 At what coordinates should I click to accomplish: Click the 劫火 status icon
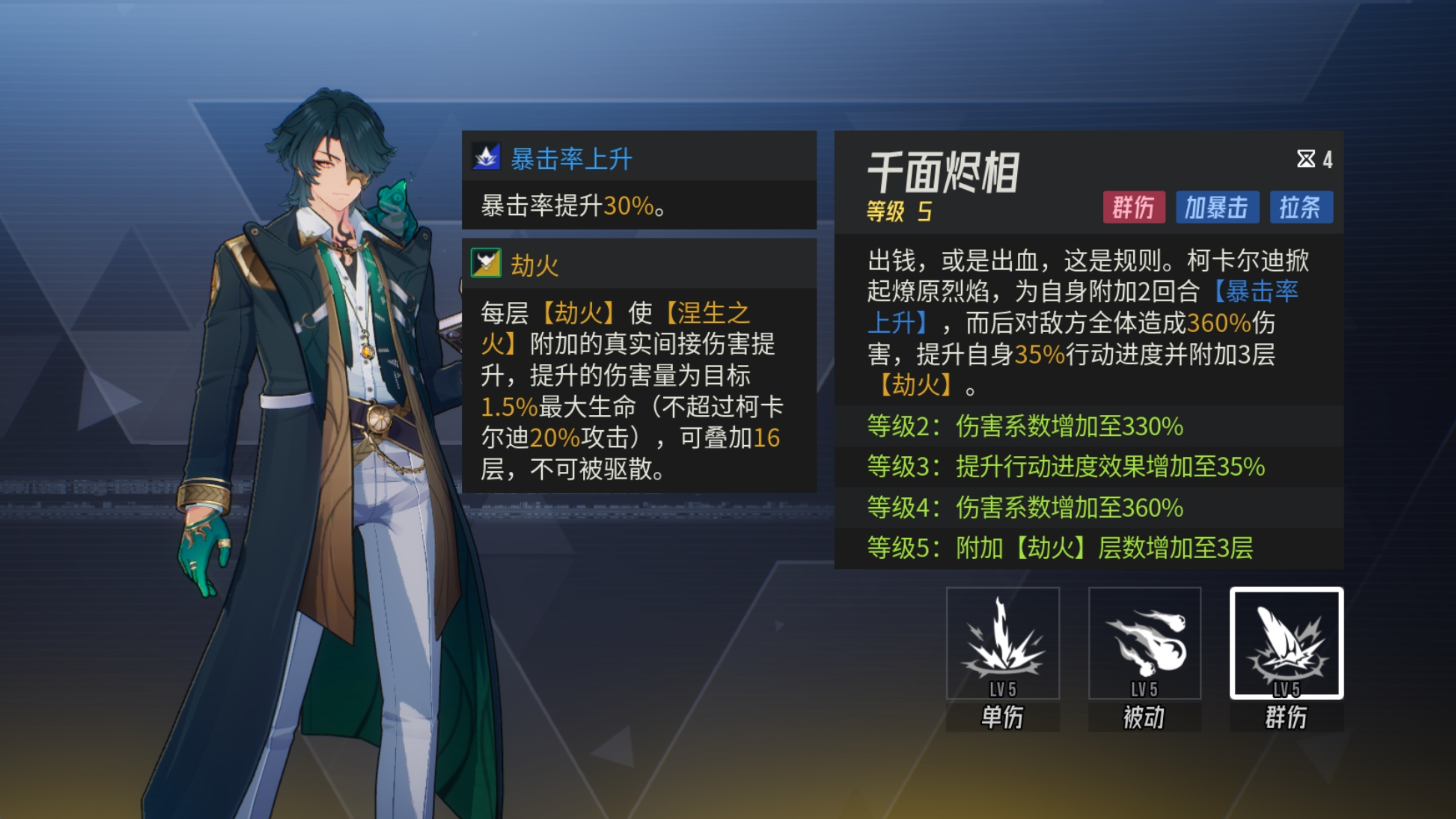click(x=486, y=263)
